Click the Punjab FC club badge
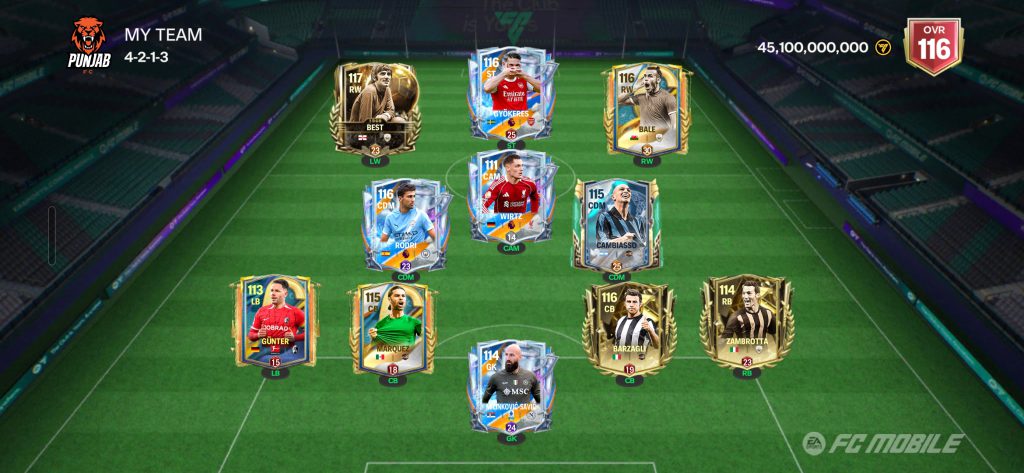1024x473 pixels. 88,41
